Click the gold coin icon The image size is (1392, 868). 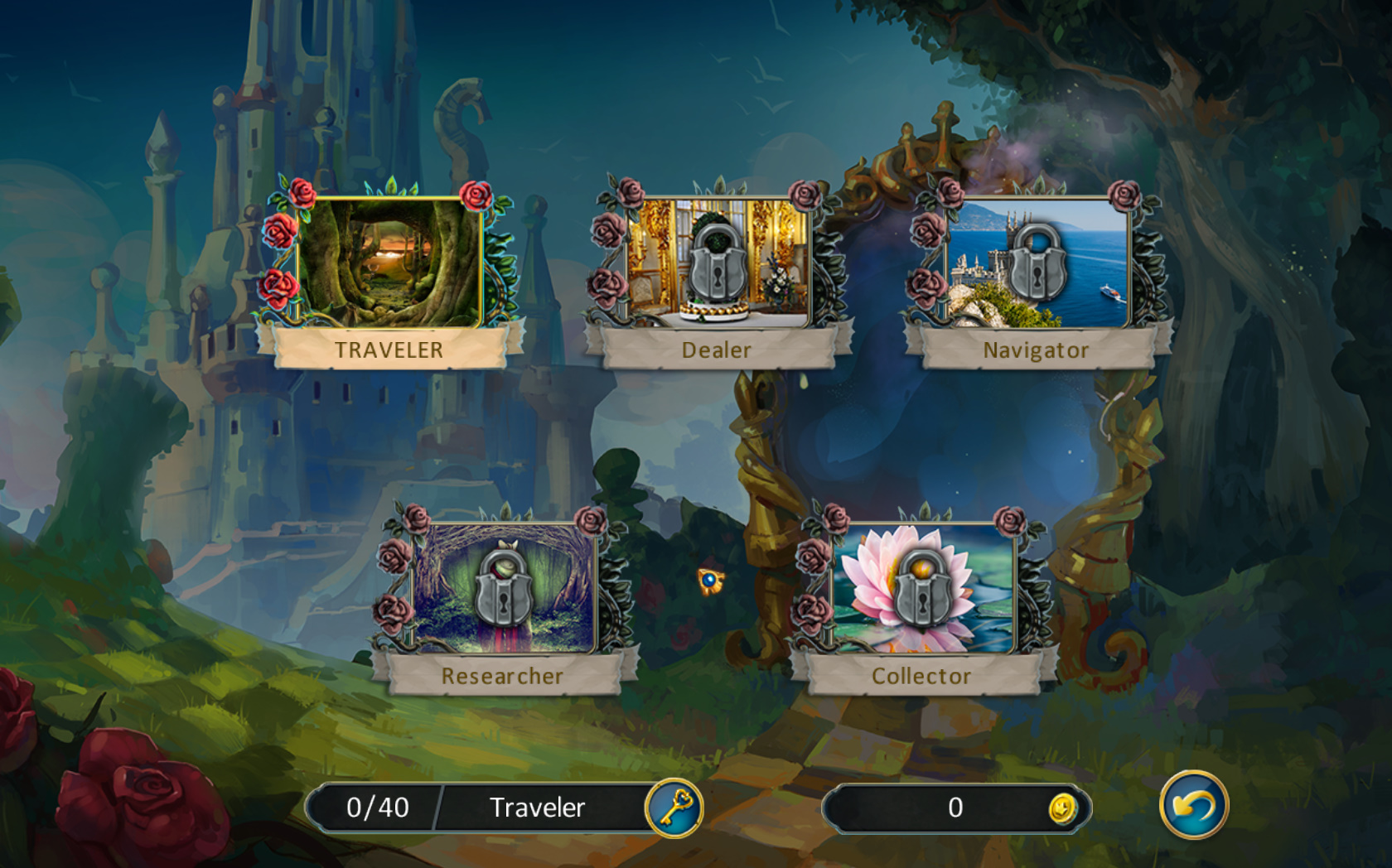coord(1061,808)
